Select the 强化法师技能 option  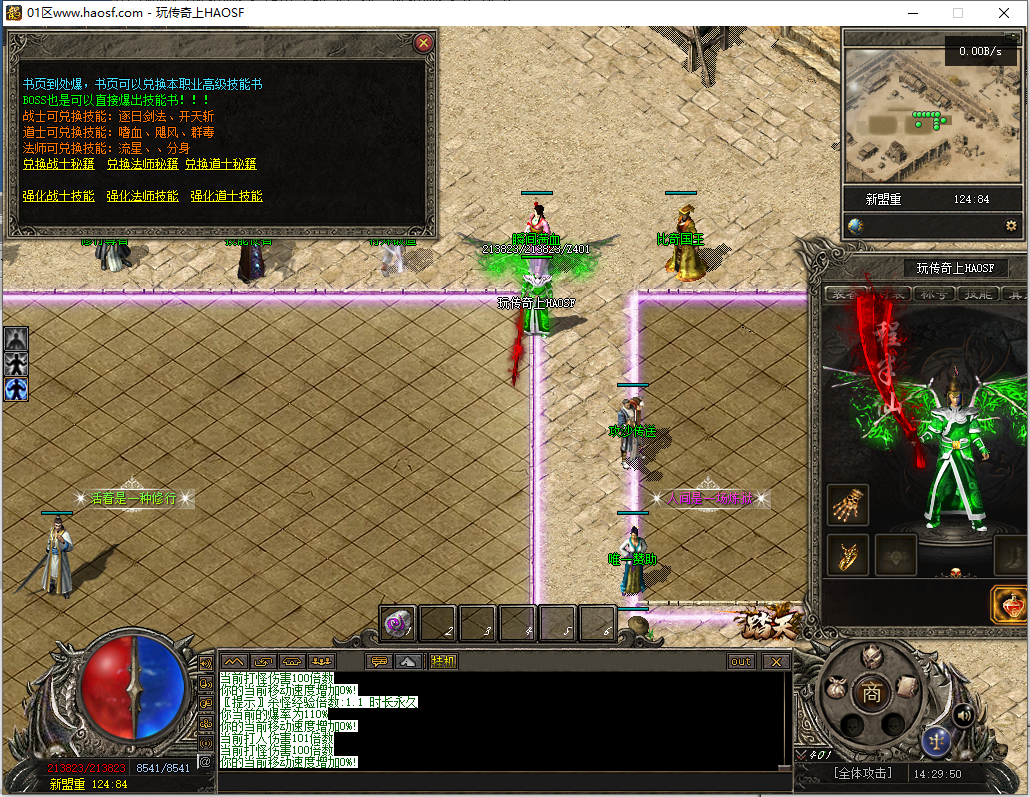(142, 196)
